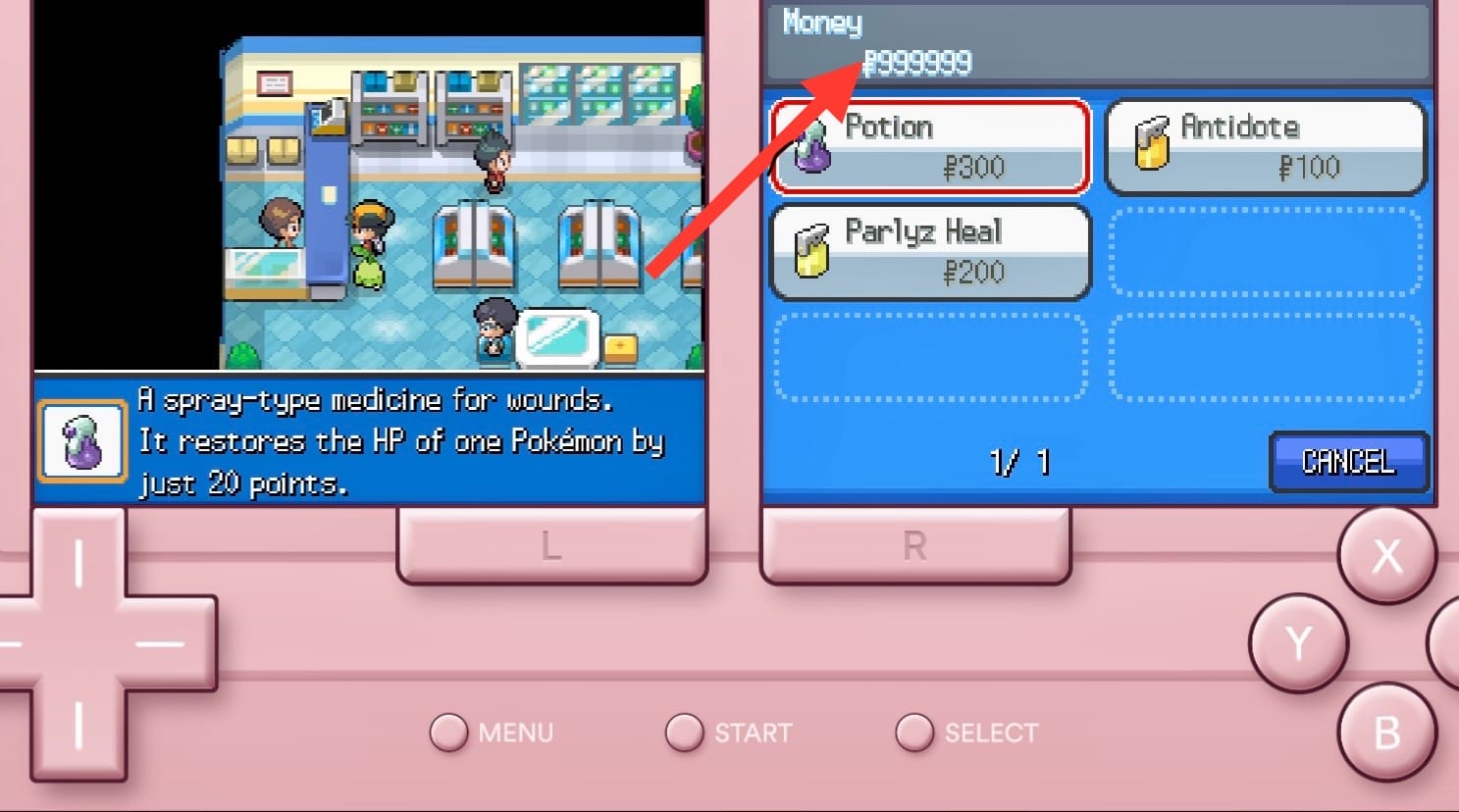Tap the B button on the console
The image size is (1459, 812).
[1387, 732]
